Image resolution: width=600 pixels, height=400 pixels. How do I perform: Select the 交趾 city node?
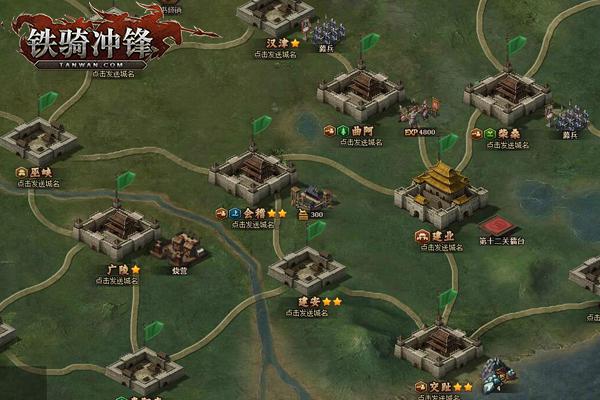437,347
